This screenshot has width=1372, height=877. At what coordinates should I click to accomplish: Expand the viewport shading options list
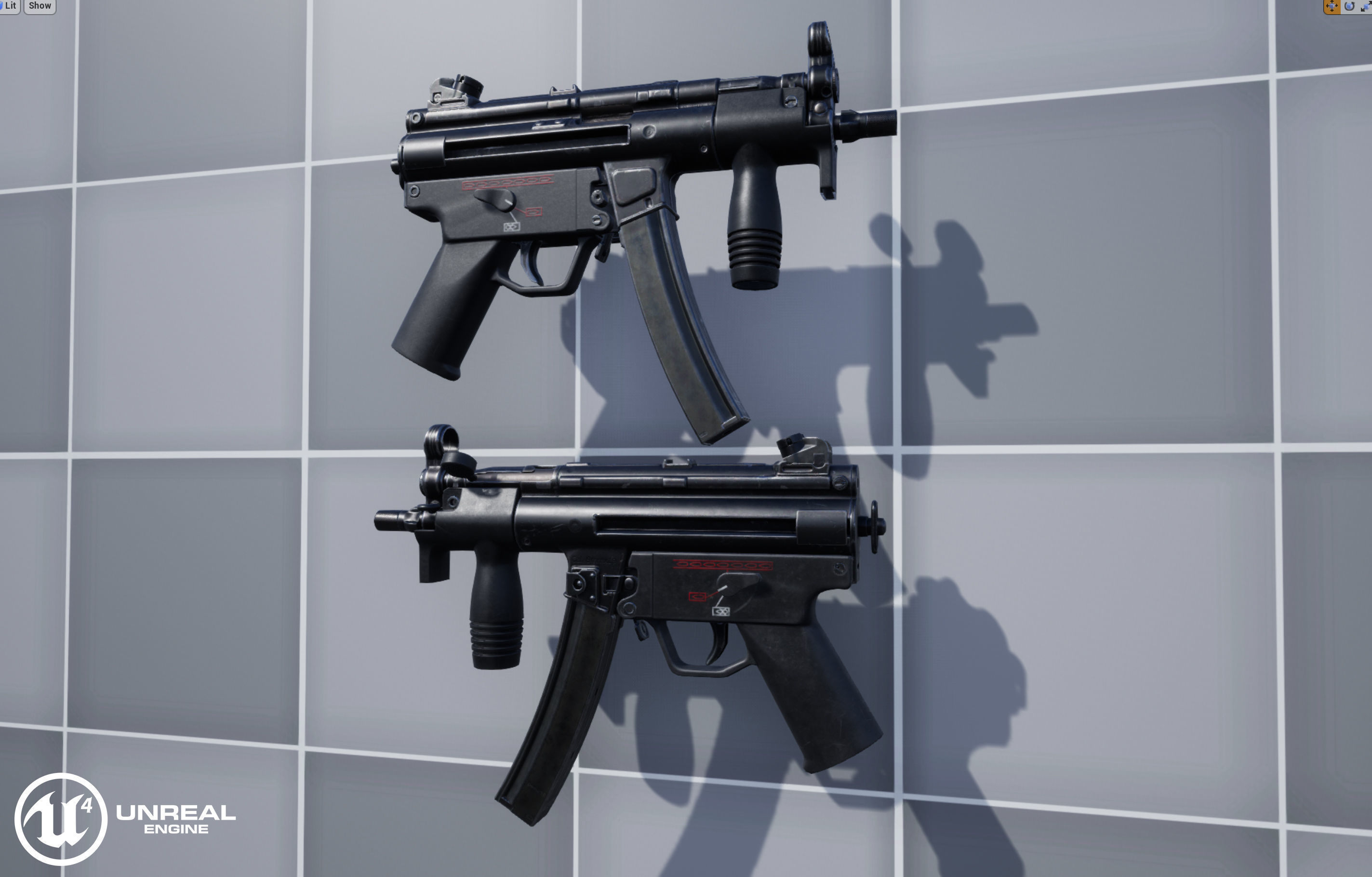coord(10,5)
